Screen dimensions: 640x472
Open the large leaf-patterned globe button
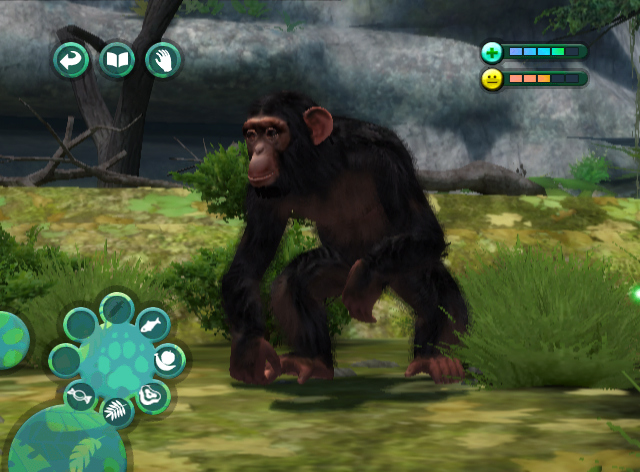click(65, 442)
